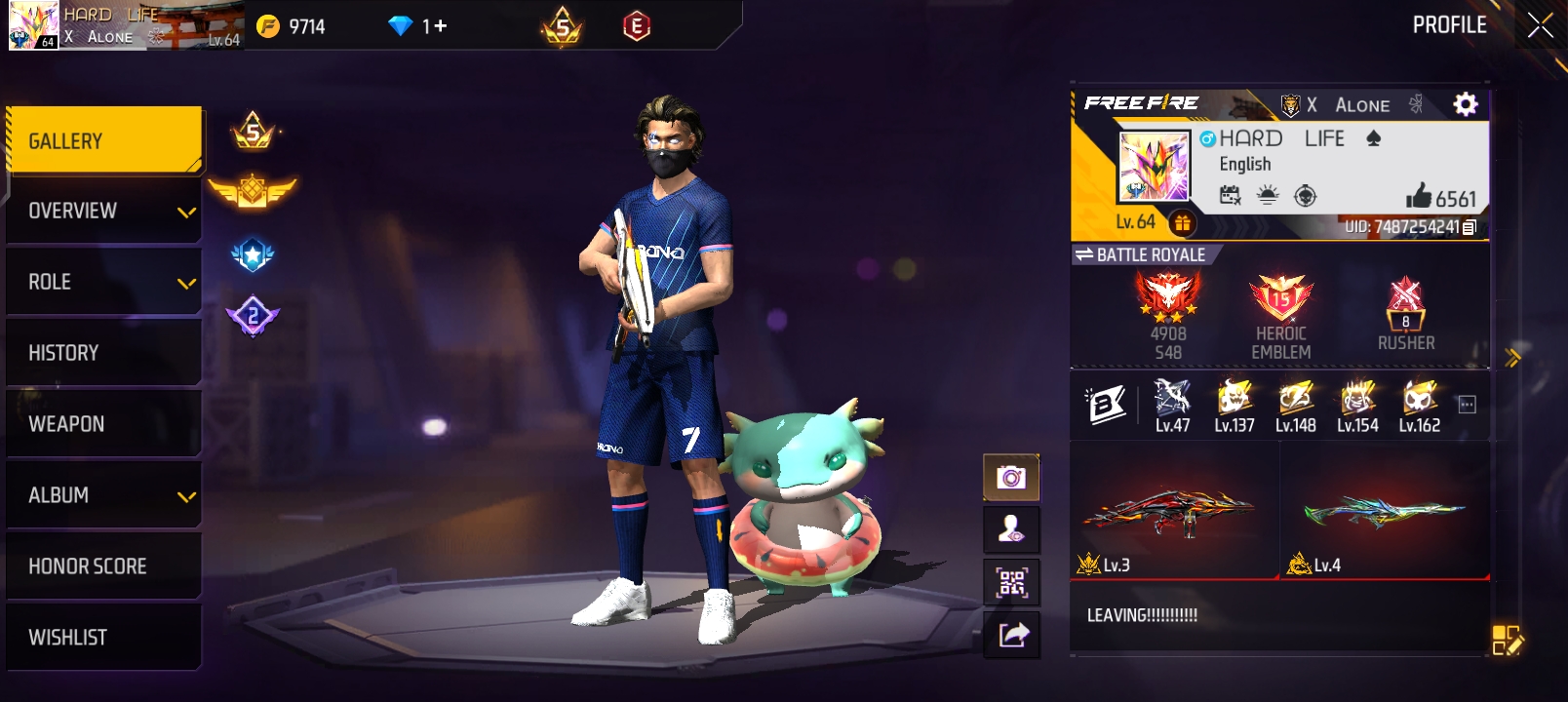Open the Wishlist tab

click(x=103, y=638)
